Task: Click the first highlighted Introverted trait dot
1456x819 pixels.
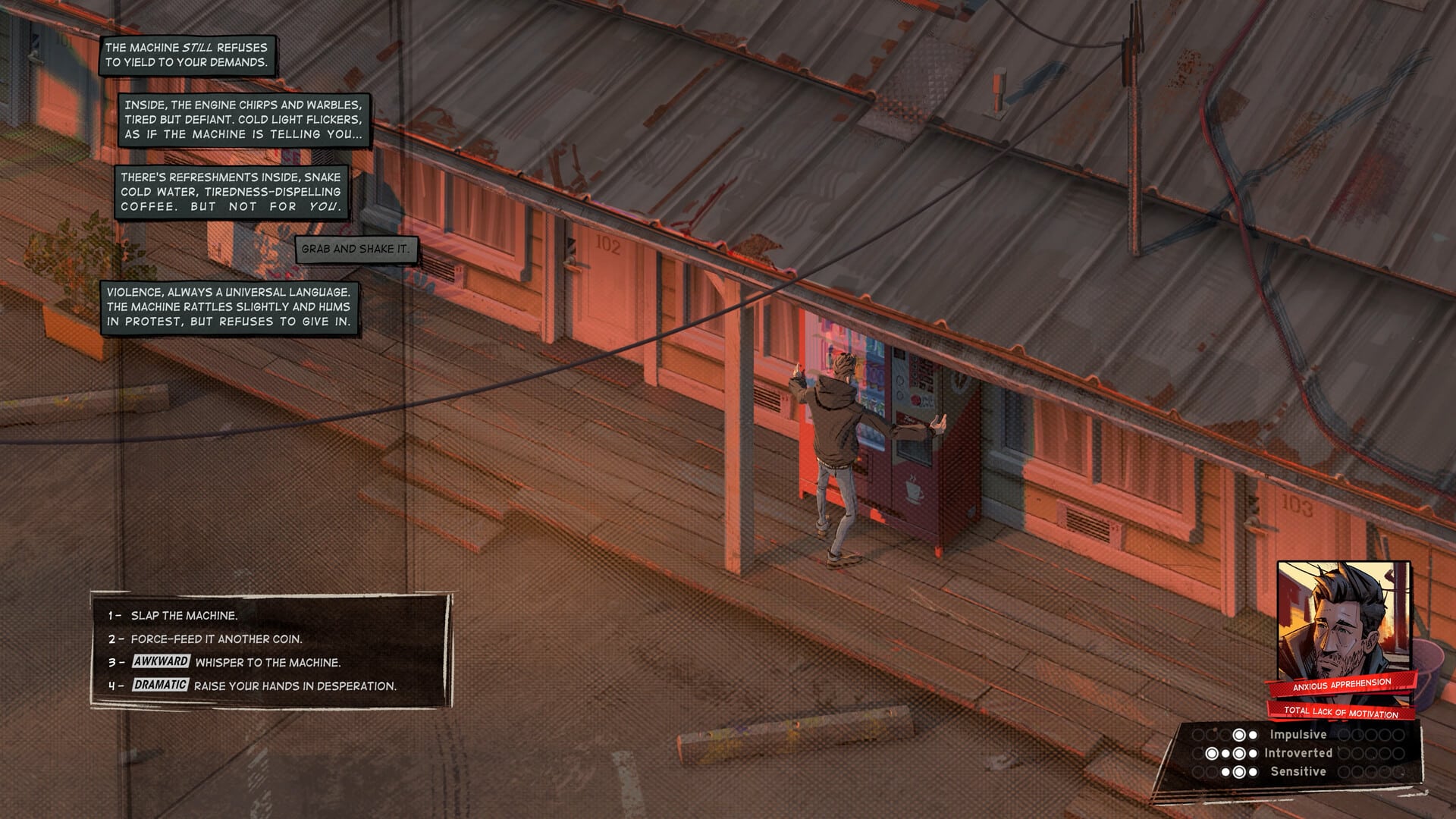Action: pos(1212,754)
